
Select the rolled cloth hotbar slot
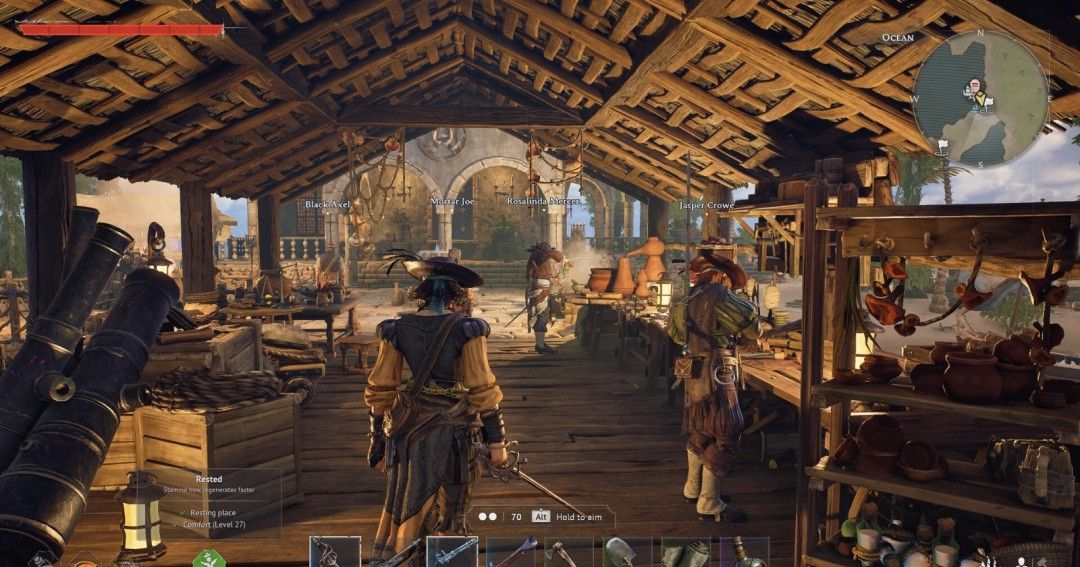click(x=686, y=553)
